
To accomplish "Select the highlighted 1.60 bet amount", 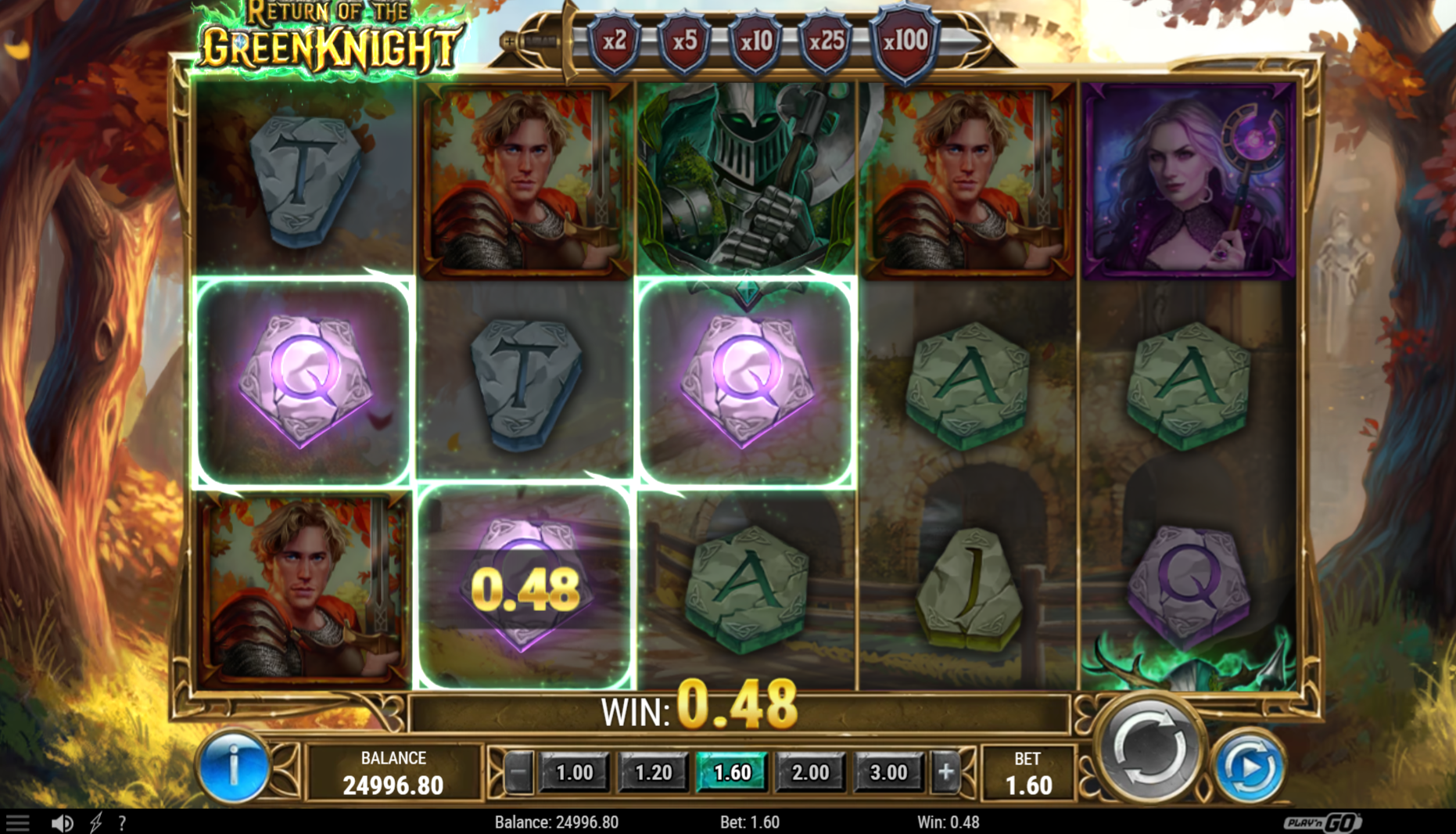I will pos(732,773).
